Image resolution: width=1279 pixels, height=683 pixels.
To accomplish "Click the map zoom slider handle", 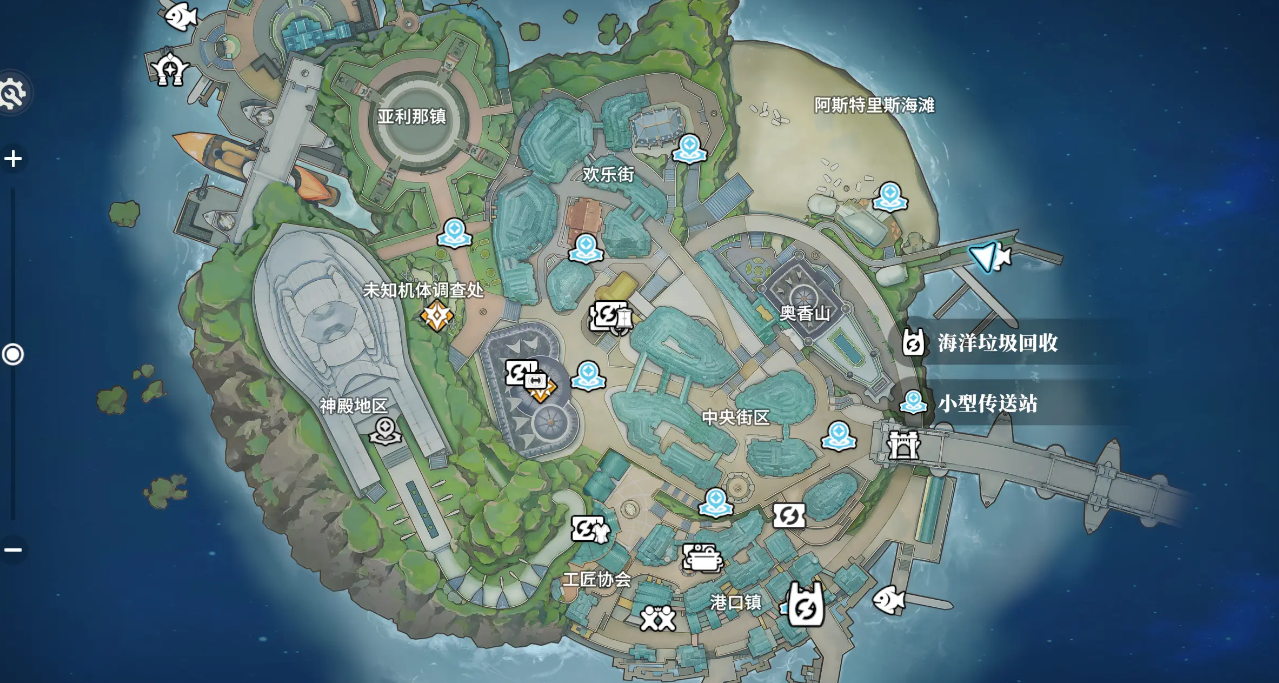I will [x=13, y=354].
